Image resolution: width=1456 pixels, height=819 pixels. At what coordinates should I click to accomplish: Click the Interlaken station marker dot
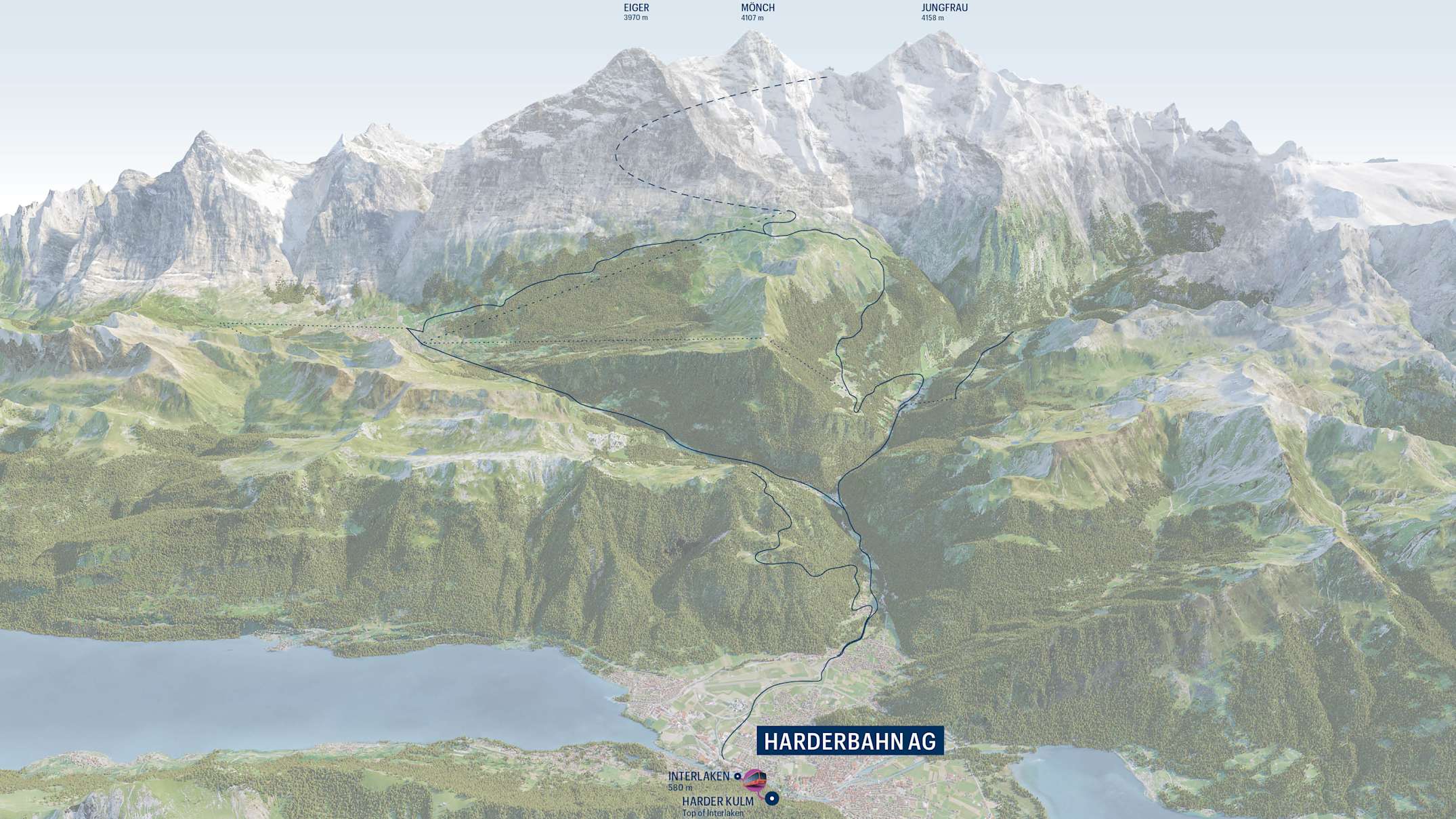pyautogui.click(x=737, y=776)
